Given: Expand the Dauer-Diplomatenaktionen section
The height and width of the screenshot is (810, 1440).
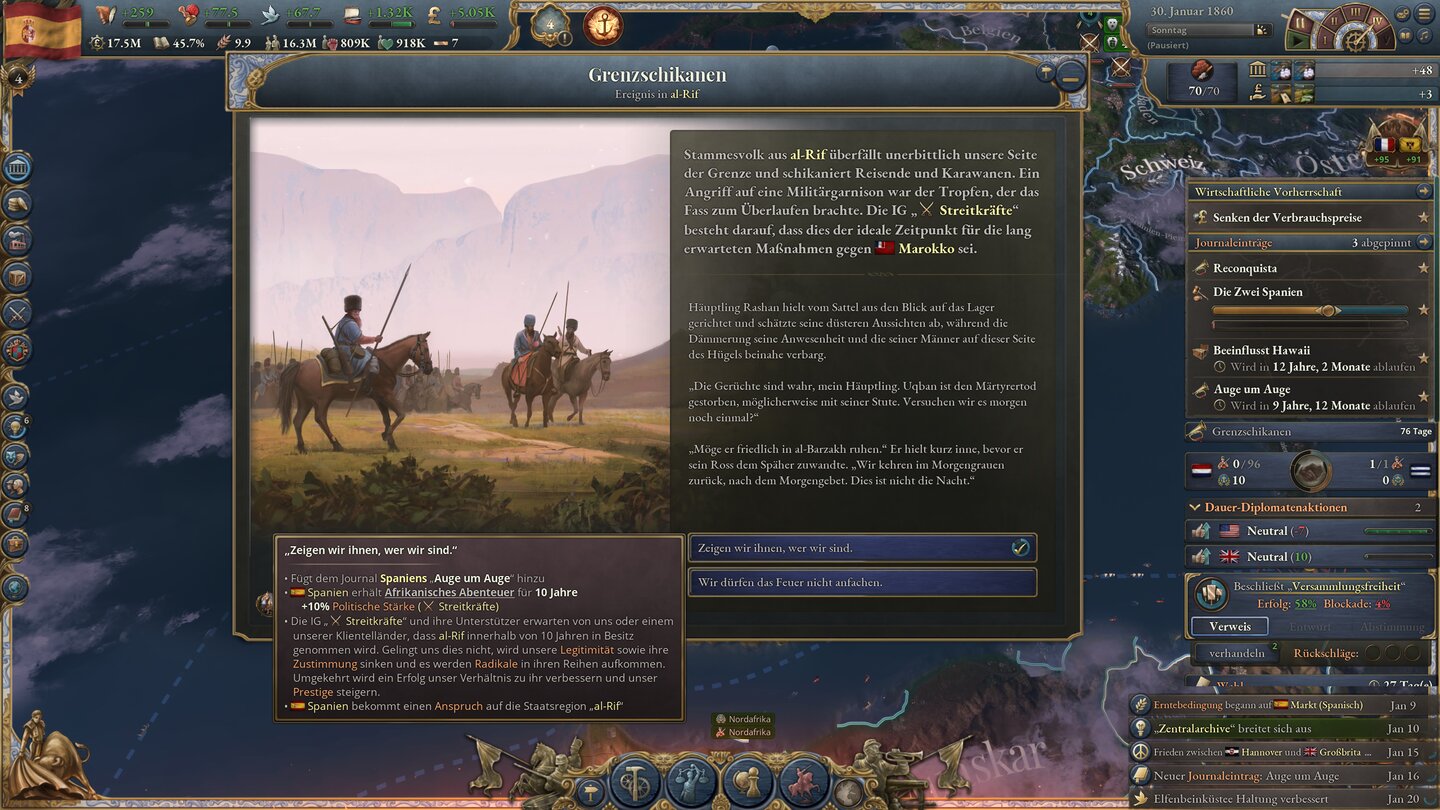Looking at the screenshot, I should click(x=1193, y=507).
